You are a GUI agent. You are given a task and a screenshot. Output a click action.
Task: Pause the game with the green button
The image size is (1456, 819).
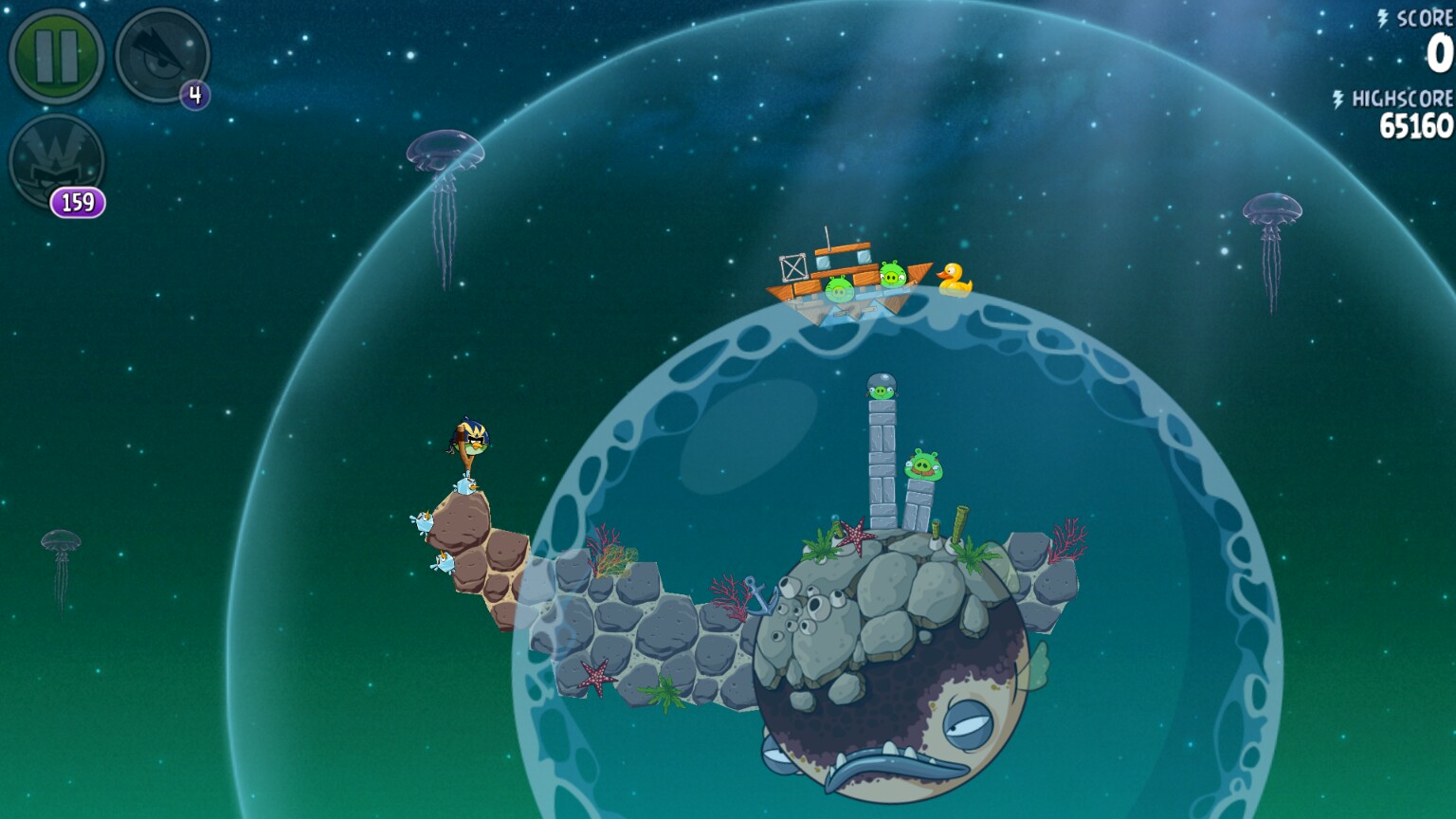coord(55,55)
